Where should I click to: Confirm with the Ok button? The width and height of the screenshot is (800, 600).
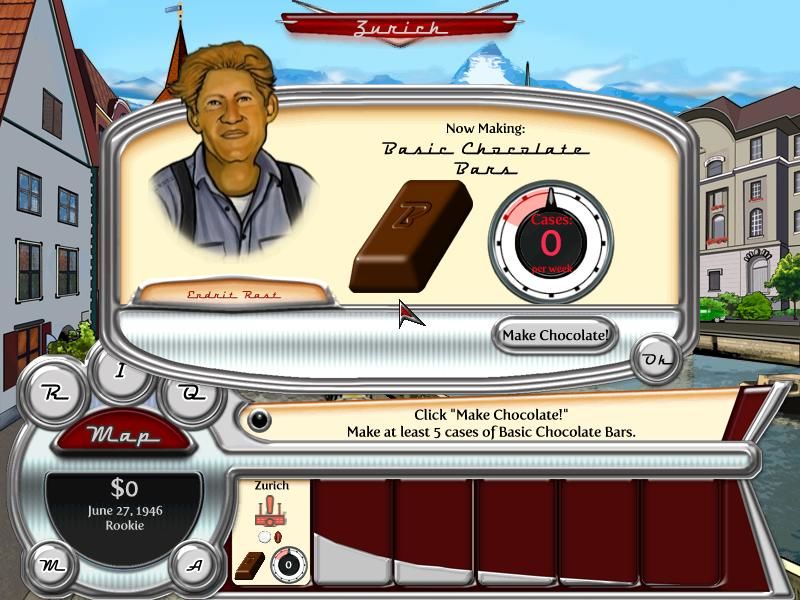656,360
